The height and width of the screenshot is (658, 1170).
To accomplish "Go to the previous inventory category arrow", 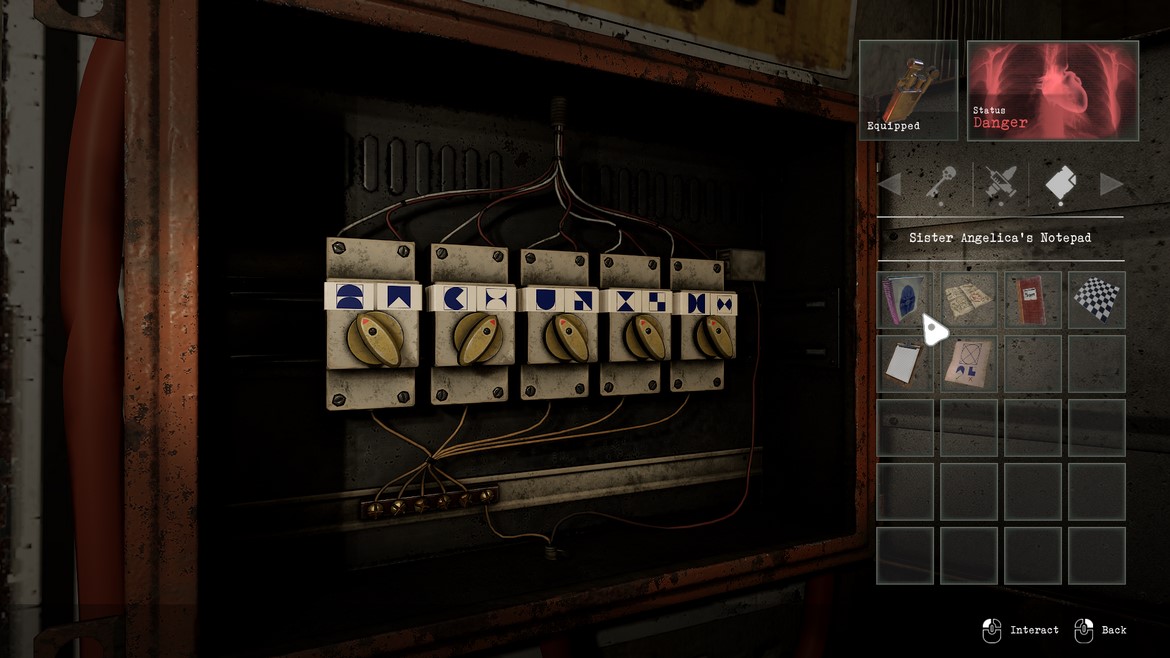I will click(x=889, y=184).
